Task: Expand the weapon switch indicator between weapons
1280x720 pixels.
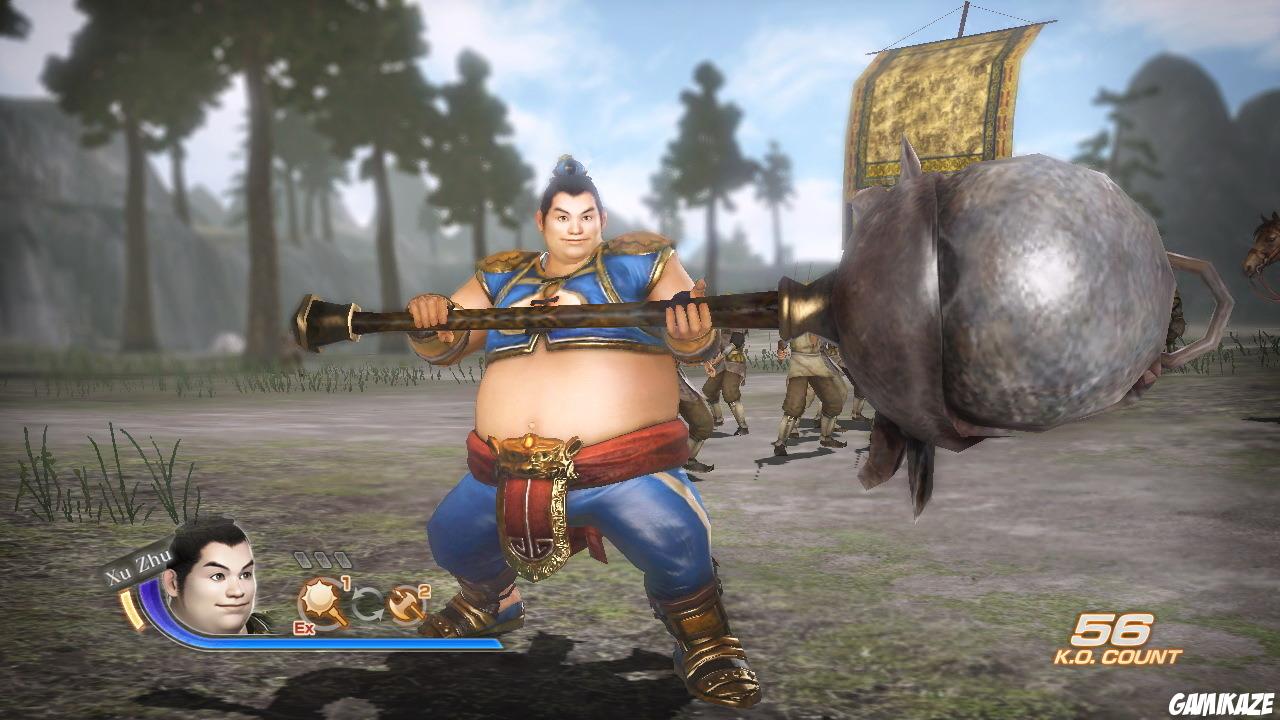Action: (x=368, y=600)
